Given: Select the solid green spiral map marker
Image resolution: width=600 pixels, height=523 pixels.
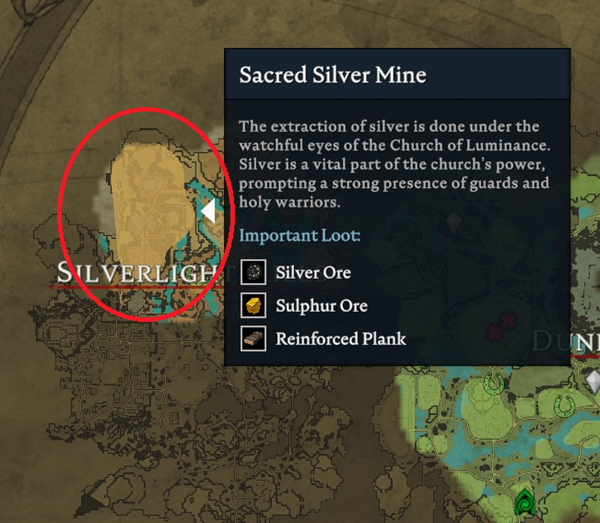Looking at the screenshot, I should point(524,503).
